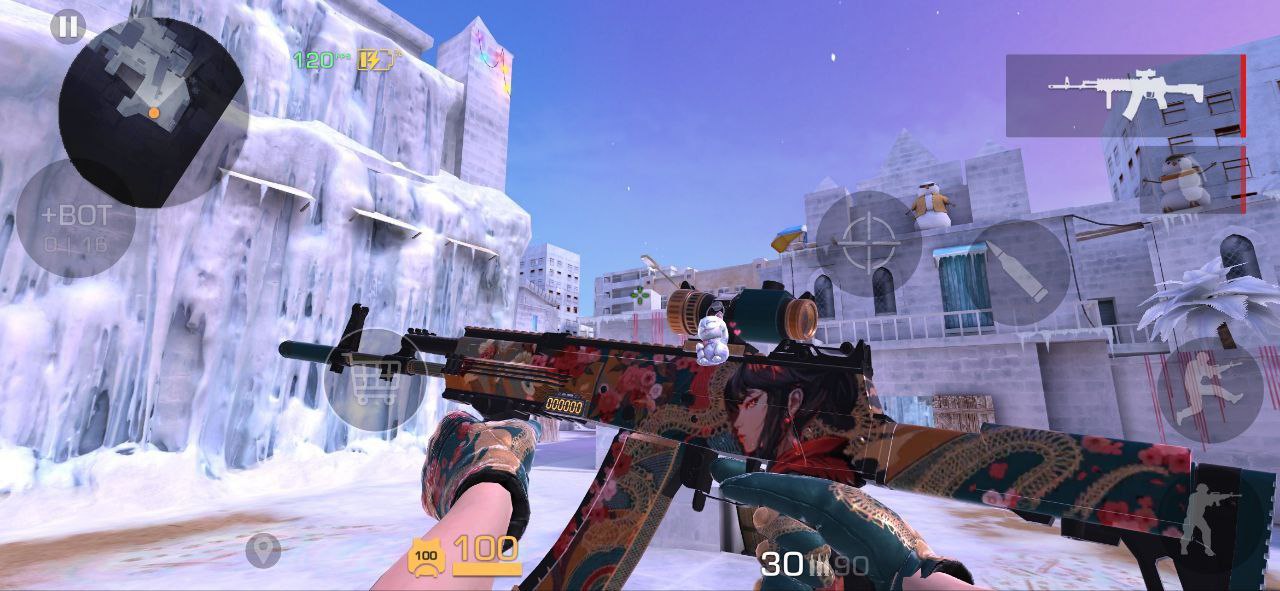Click the map pin marker icon
Screen dimensions: 1280x591
[x=263, y=550]
